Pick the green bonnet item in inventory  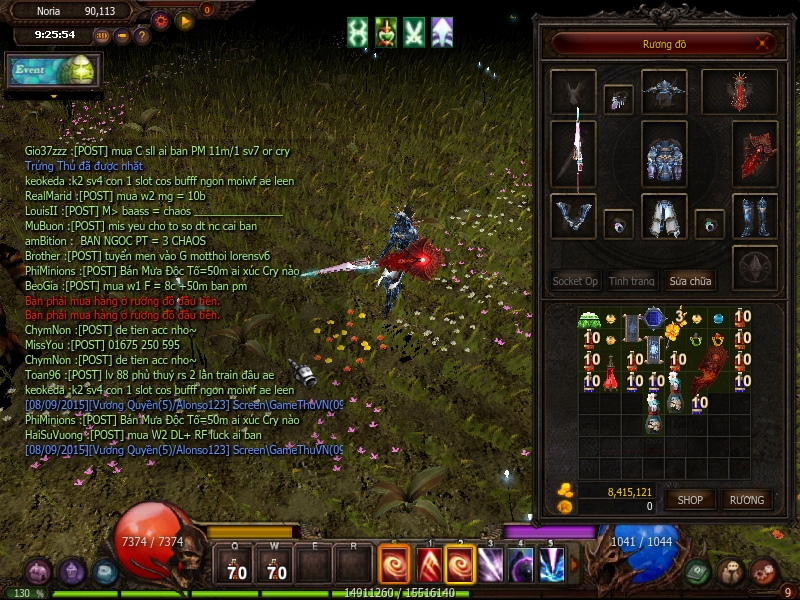[x=590, y=319]
